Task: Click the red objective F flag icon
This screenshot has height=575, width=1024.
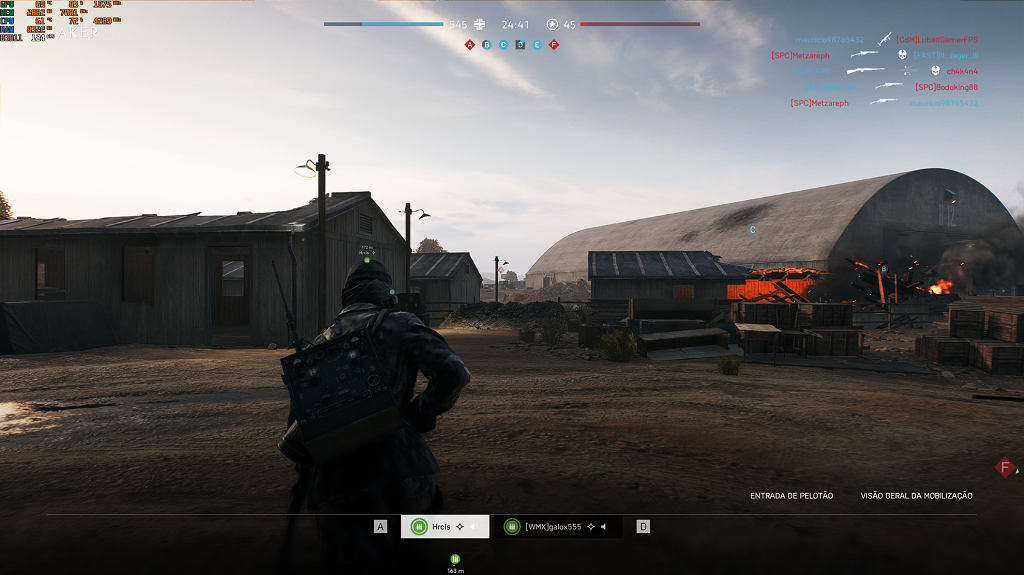Action: coord(554,45)
